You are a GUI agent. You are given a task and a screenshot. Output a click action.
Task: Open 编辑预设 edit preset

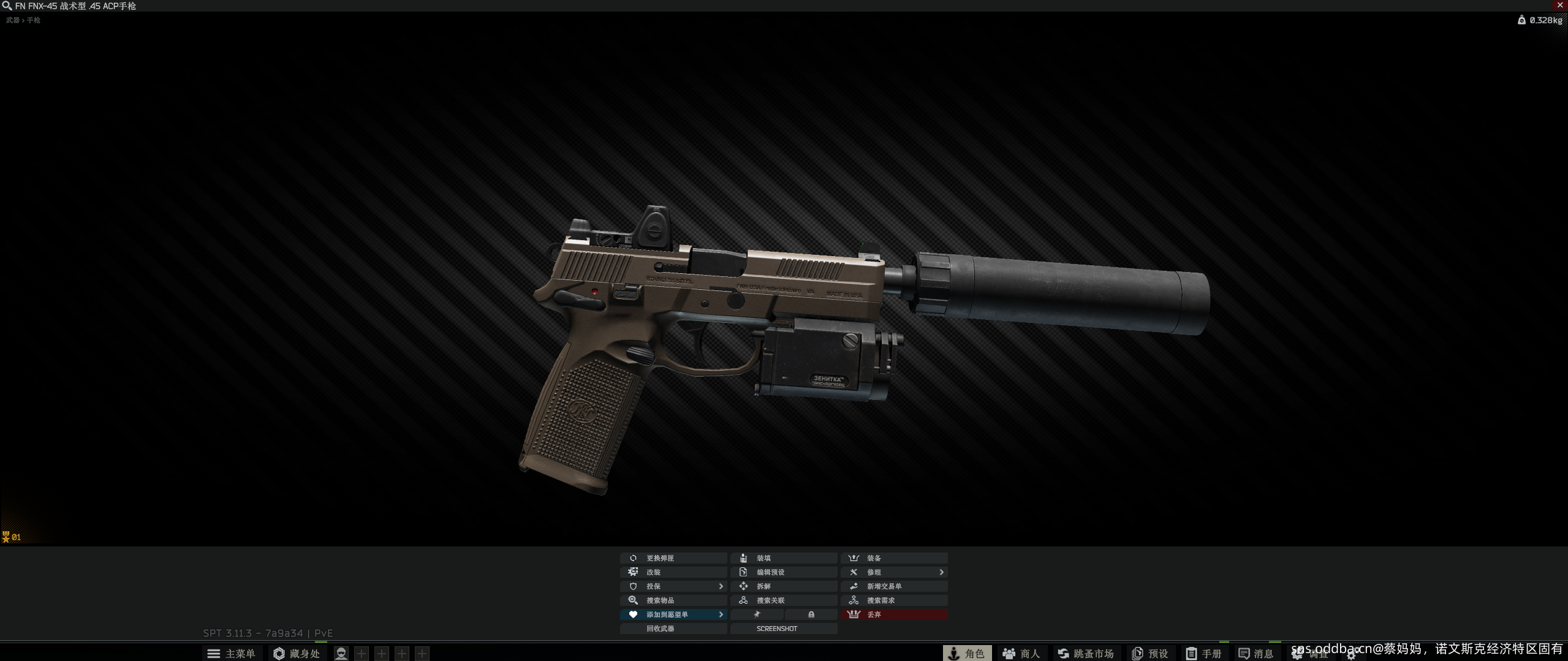coord(783,572)
